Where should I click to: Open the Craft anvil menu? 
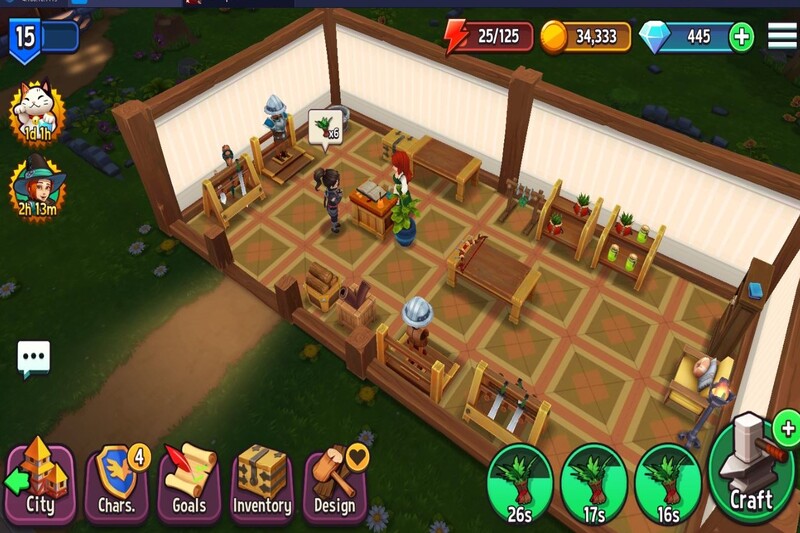[750, 468]
